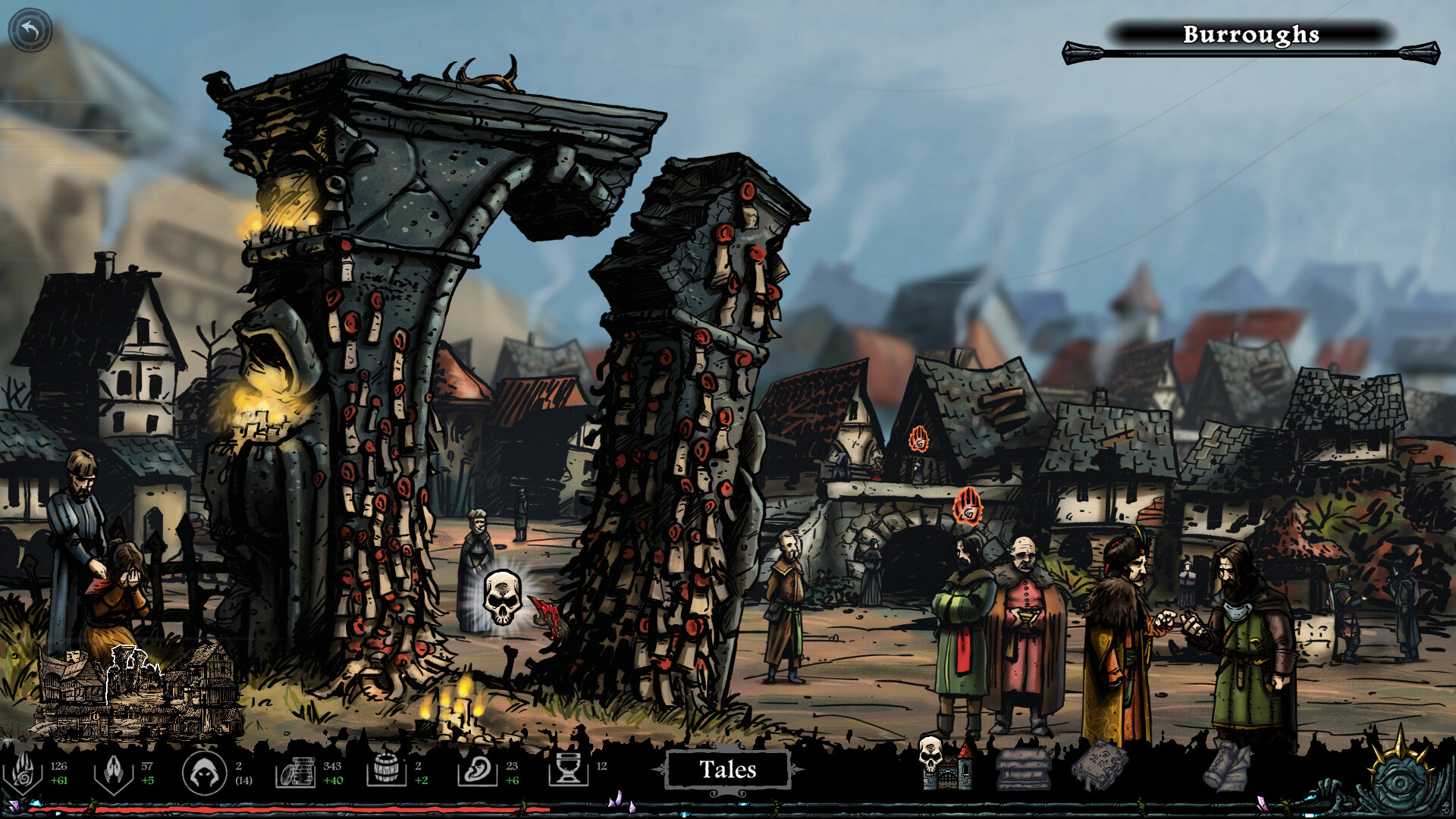Select the coin stack resource icon
The width and height of the screenshot is (1456, 819).
click(x=296, y=772)
